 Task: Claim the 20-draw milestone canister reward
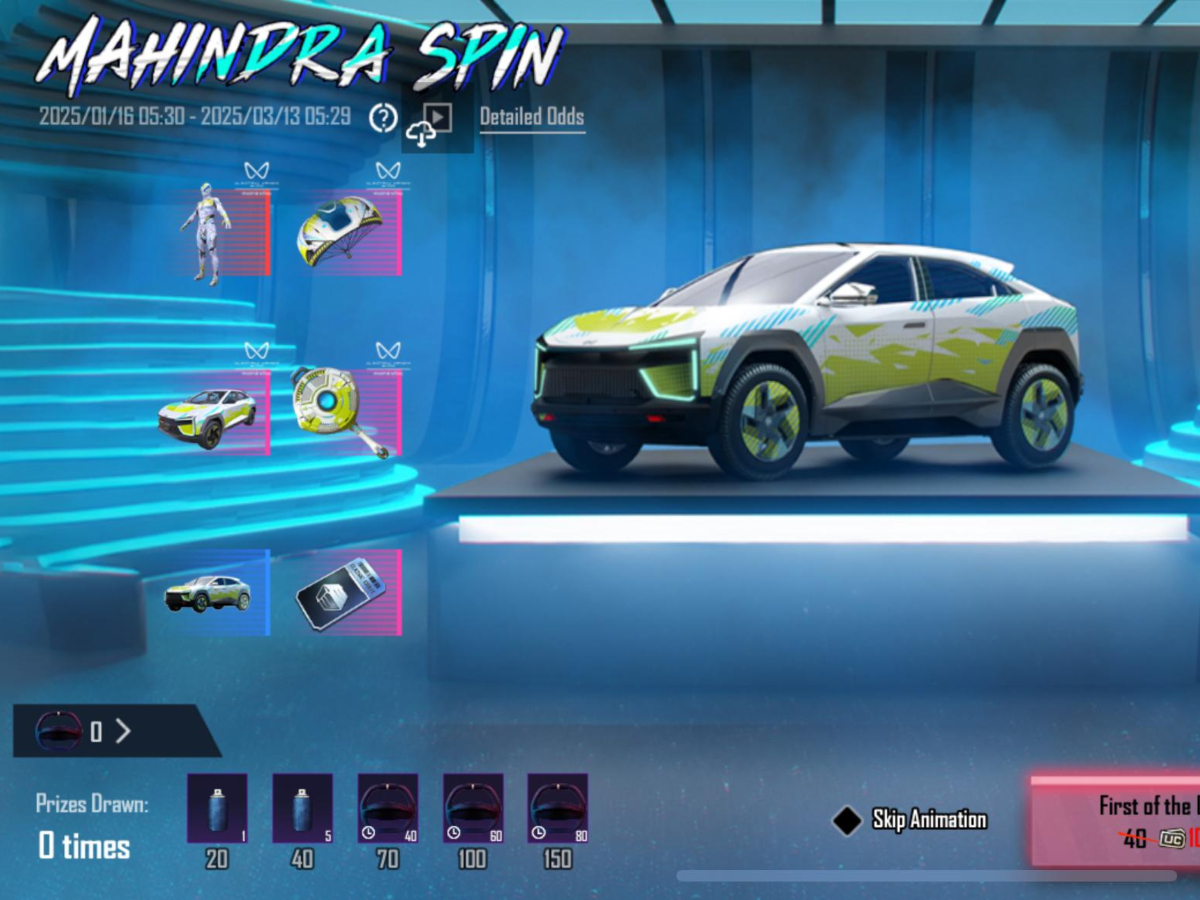216,808
